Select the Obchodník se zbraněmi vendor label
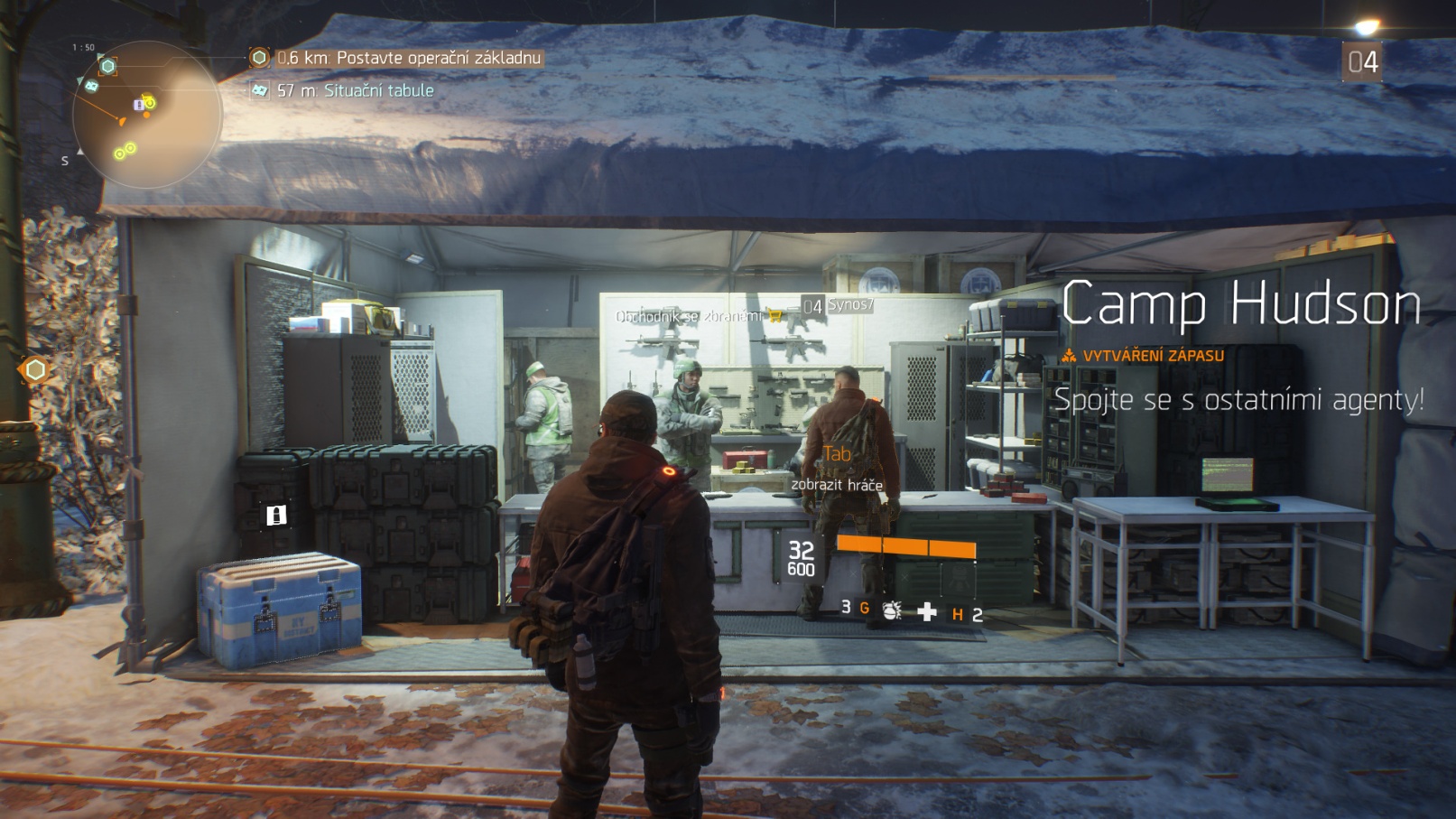Viewport: 1456px width, 819px height. 689,316
